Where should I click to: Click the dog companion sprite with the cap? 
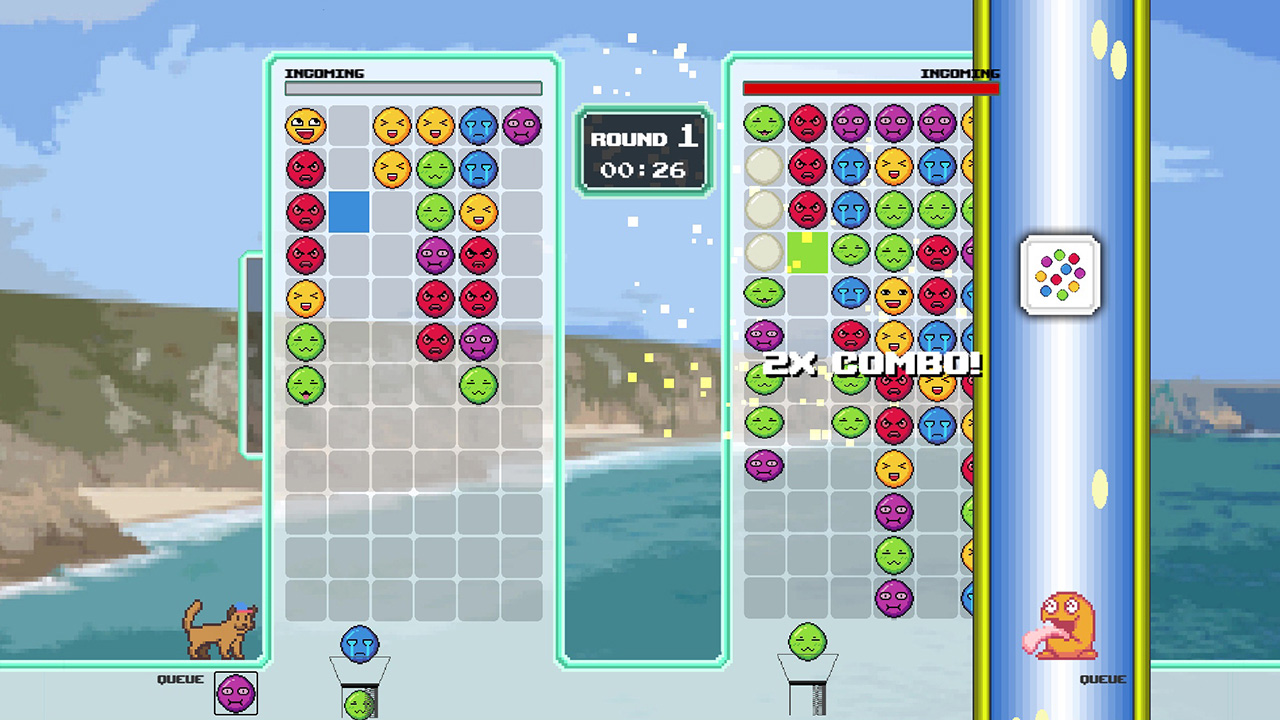point(218,626)
